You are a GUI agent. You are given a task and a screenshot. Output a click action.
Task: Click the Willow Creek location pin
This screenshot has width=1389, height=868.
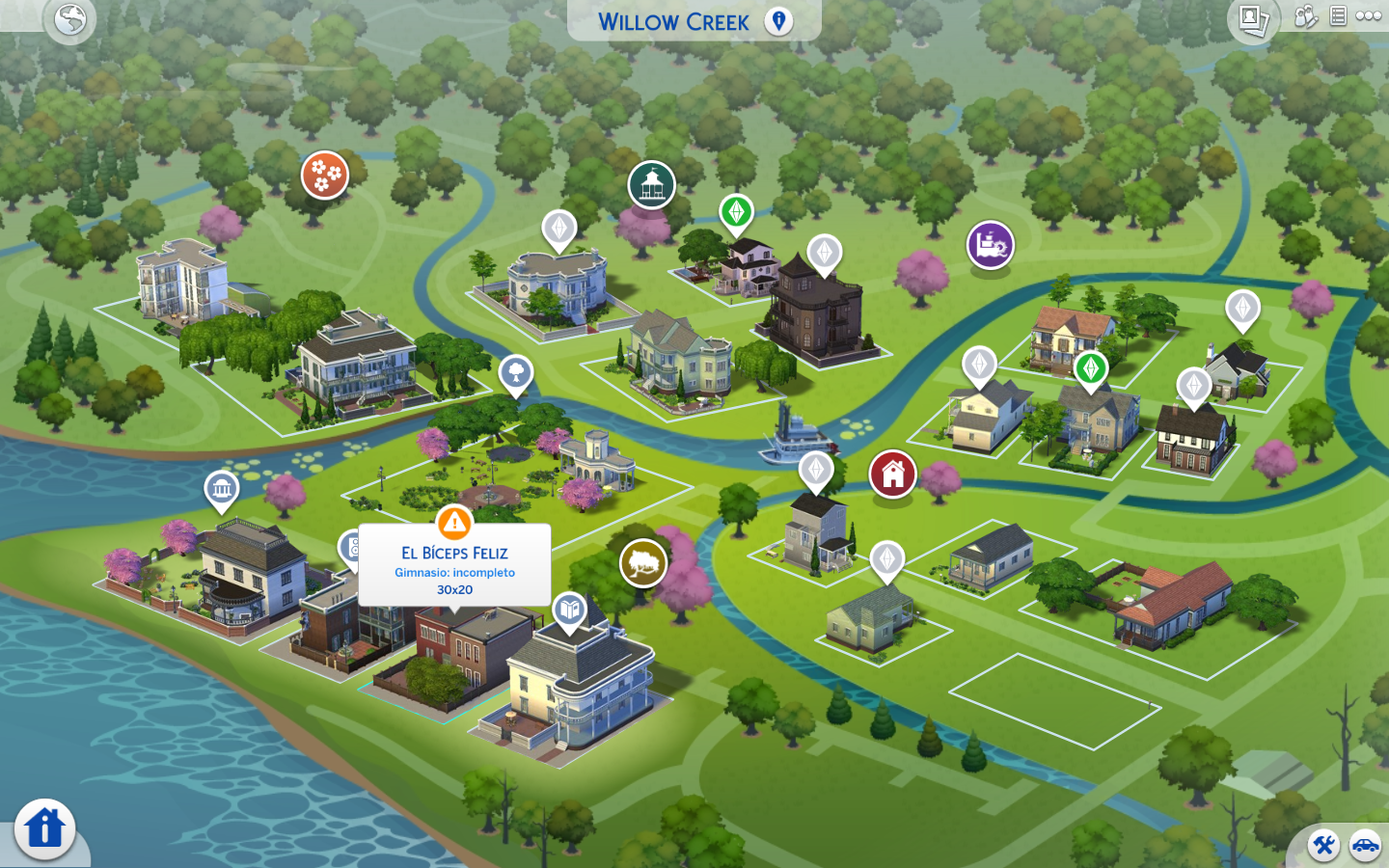point(778,21)
